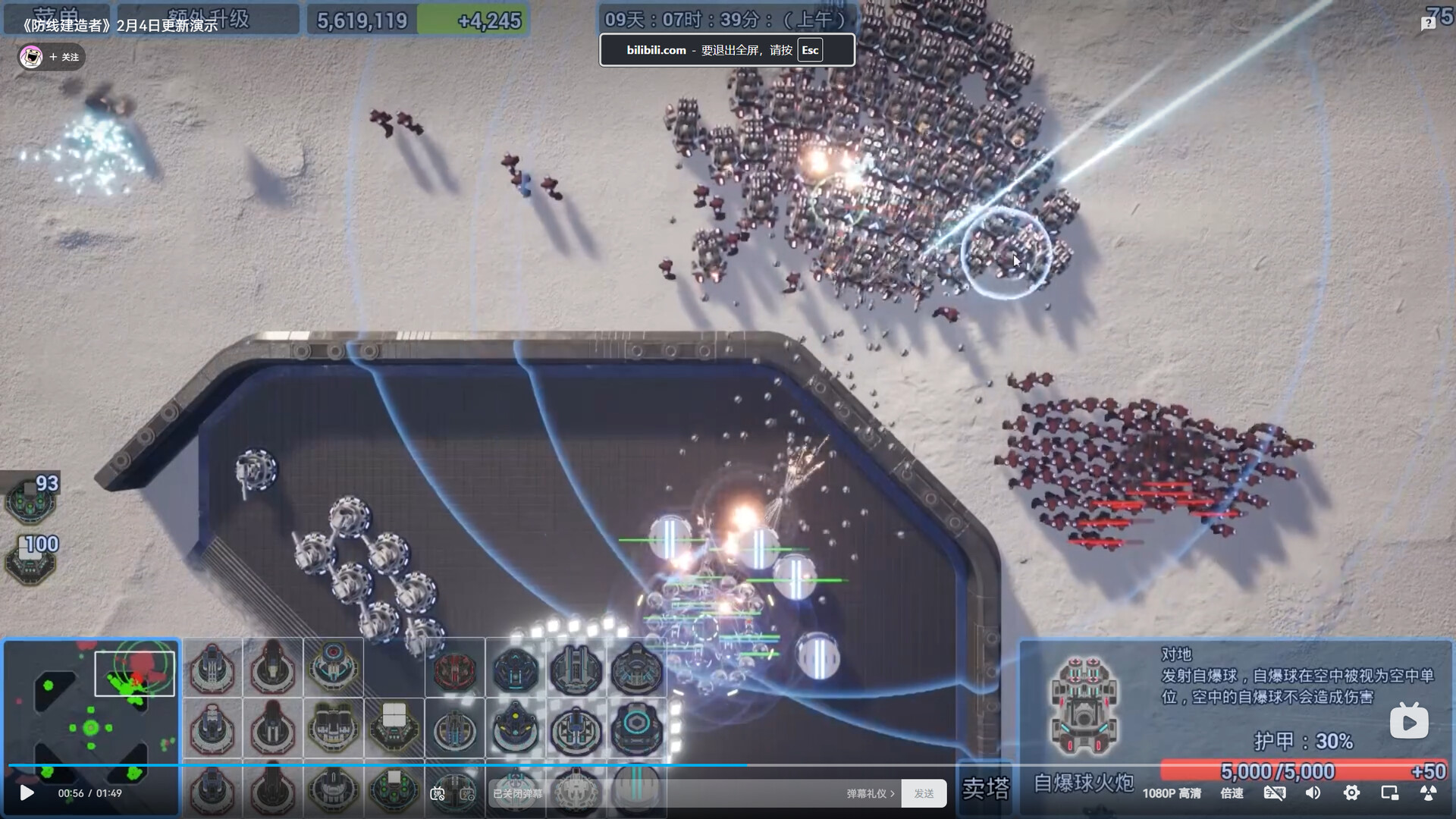Toggle the subtitle (字幕) display icon

pyautogui.click(x=1276, y=793)
